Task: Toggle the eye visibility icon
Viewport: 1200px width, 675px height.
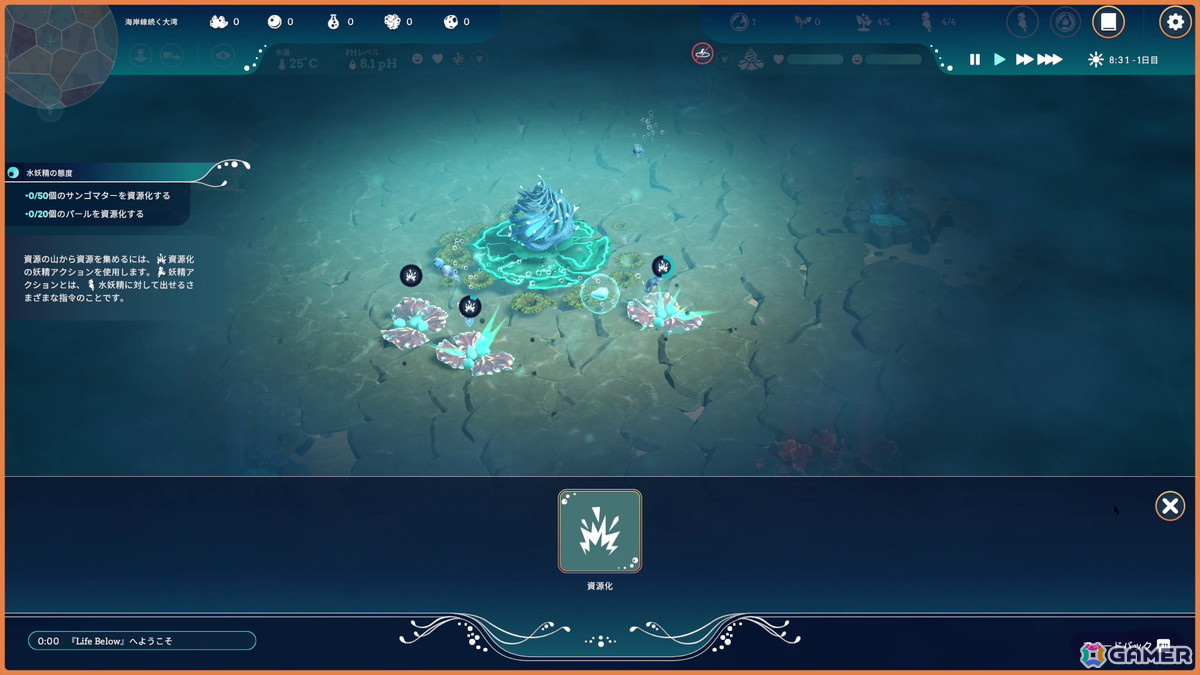Action: (223, 57)
